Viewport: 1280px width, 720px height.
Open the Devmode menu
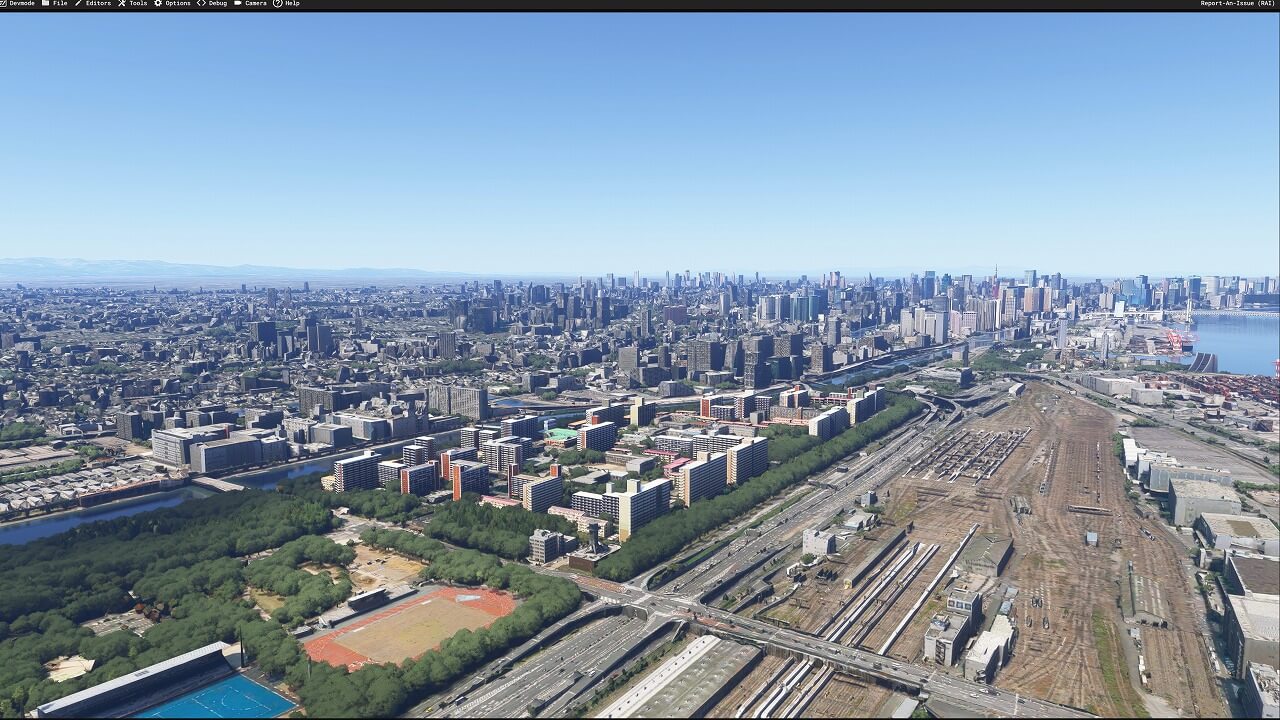[x=20, y=4]
